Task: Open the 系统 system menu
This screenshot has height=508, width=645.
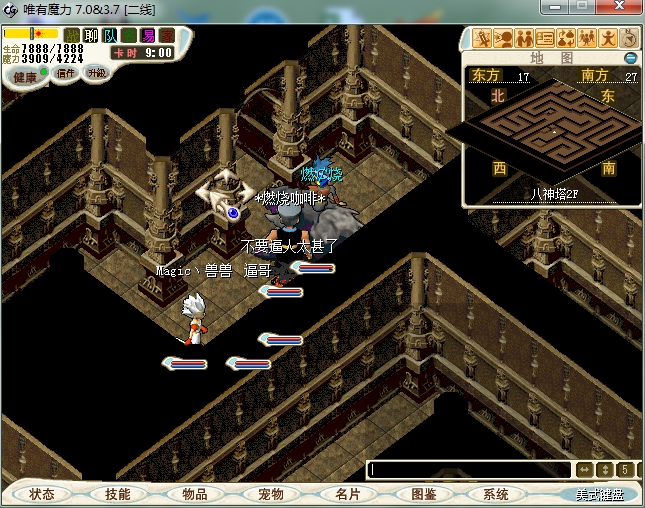Action: click(496, 494)
